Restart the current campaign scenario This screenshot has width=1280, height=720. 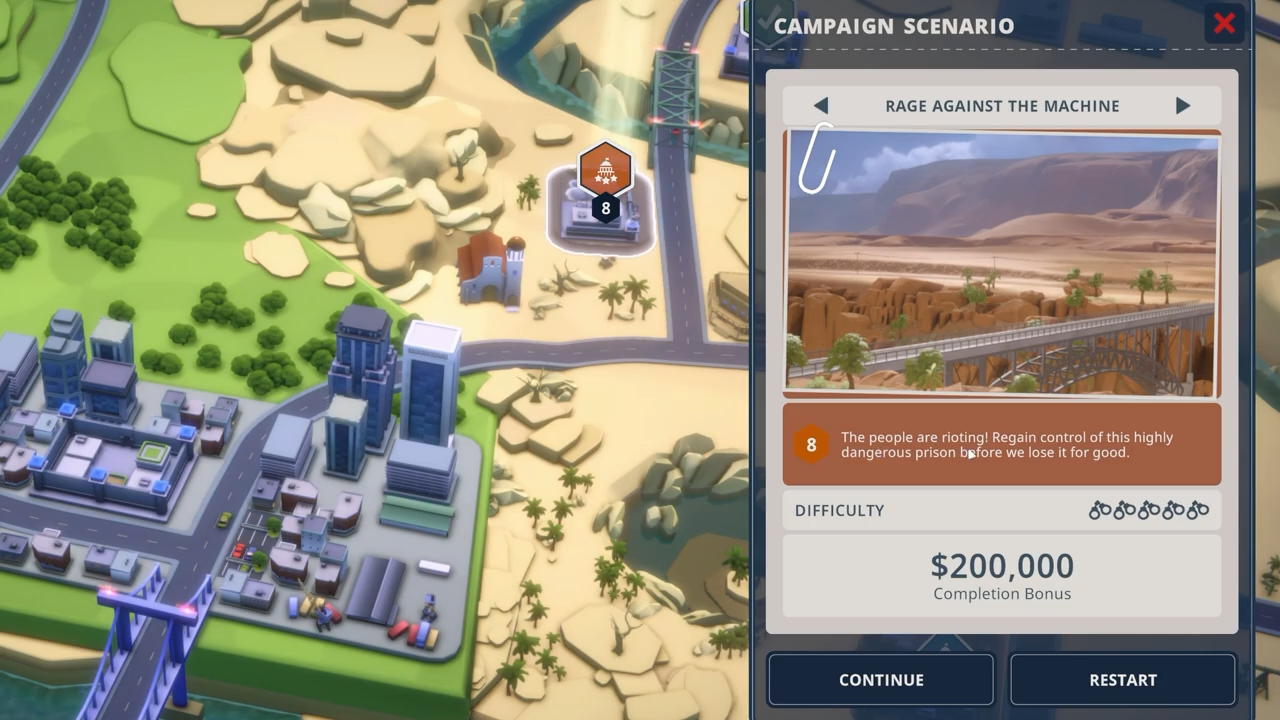1123,680
